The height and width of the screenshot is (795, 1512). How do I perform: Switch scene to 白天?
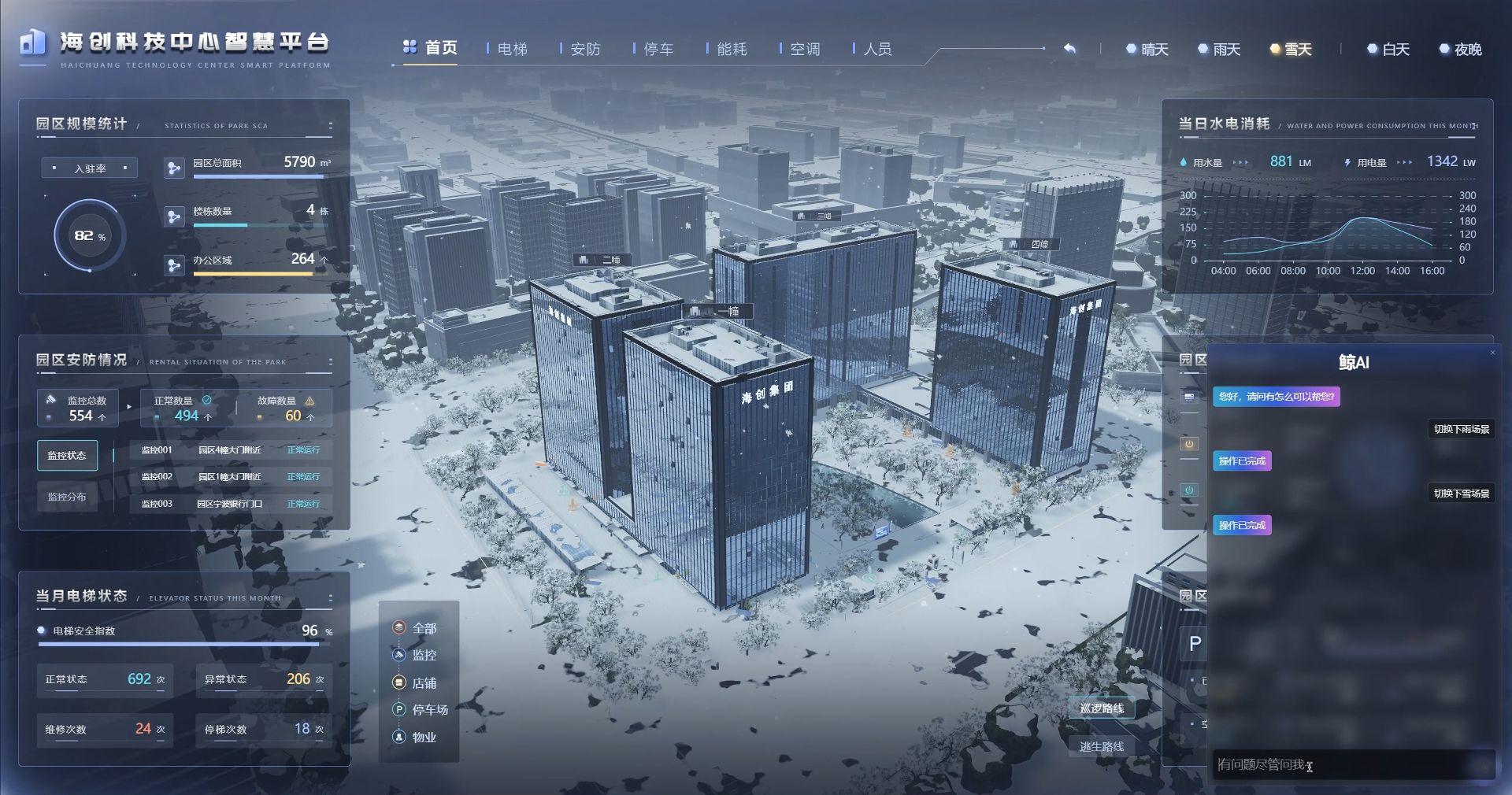click(x=1389, y=50)
